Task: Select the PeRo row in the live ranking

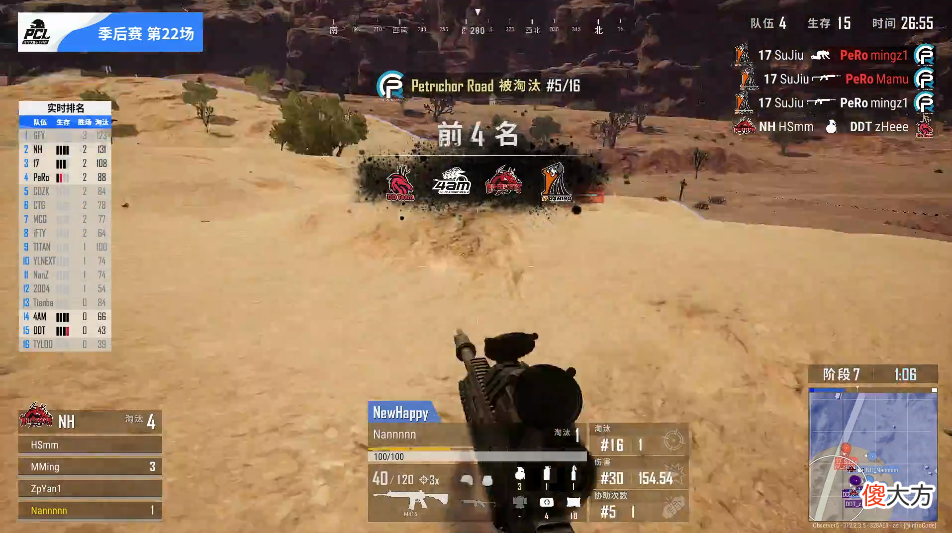Action: (66, 176)
